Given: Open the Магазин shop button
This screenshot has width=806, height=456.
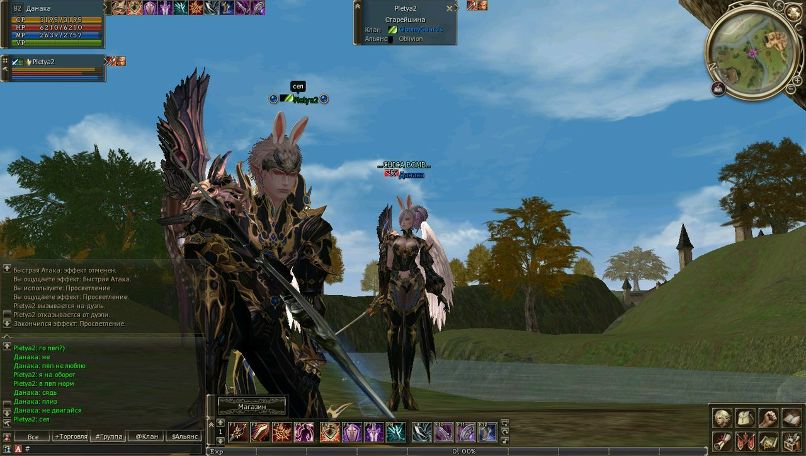Looking at the screenshot, I should click(252, 406).
